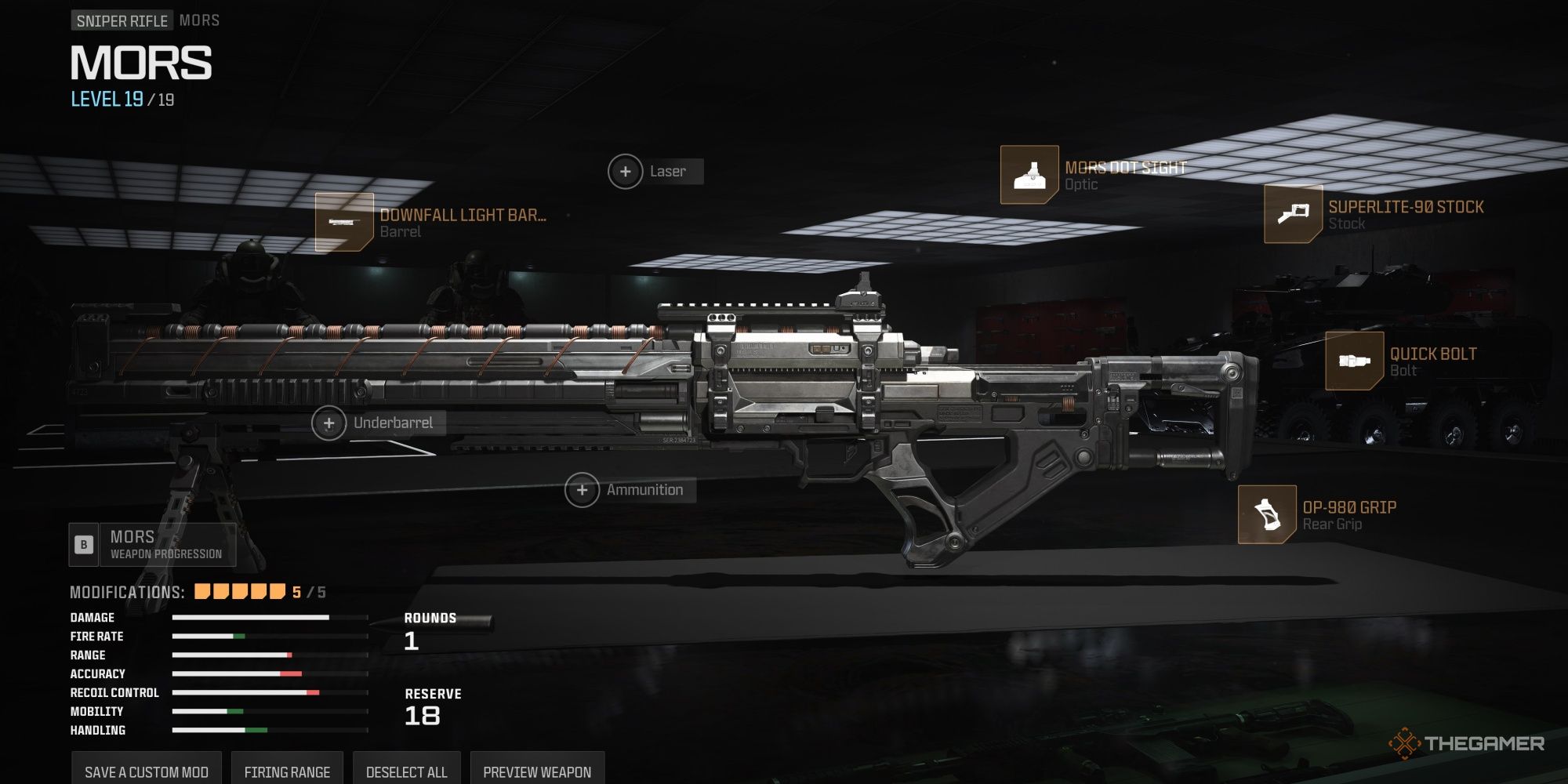Viewport: 1568px width, 784px height.
Task: Click Save a Custom Mod
Action: point(145,771)
